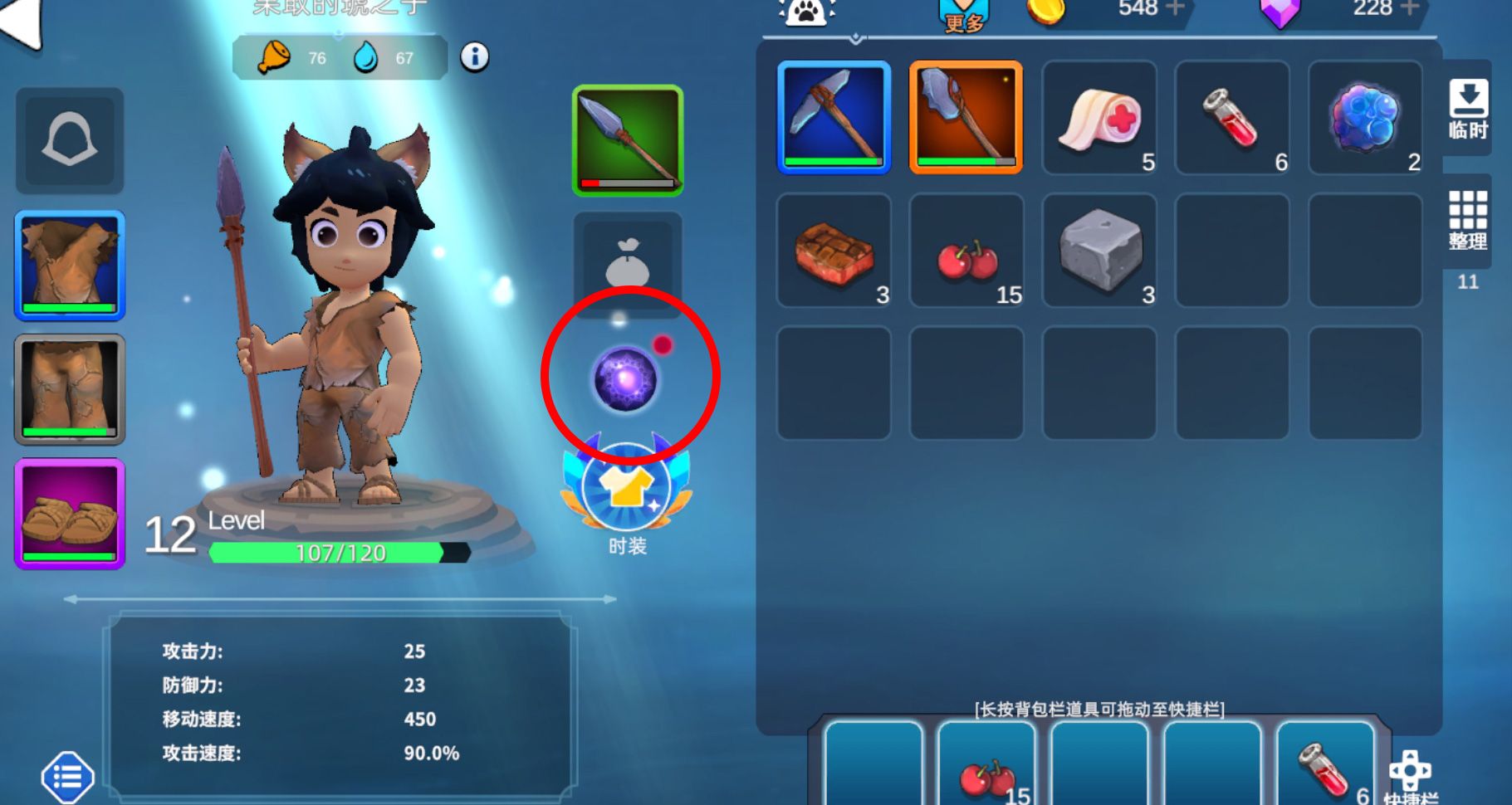Pick the grilled meat stack
The height and width of the screenshot is (805, 1512).
click(x=834, y=250)
